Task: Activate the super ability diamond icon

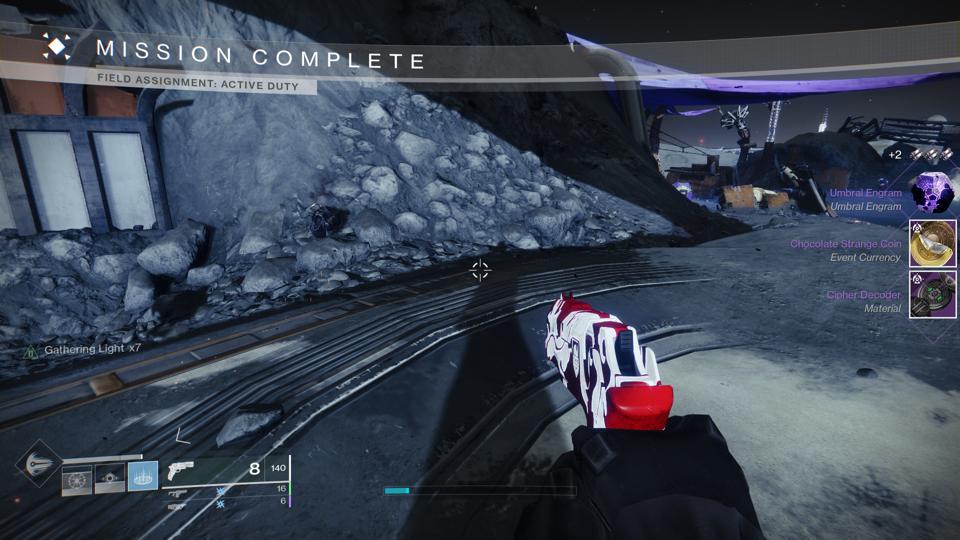Action: point(40,465)
